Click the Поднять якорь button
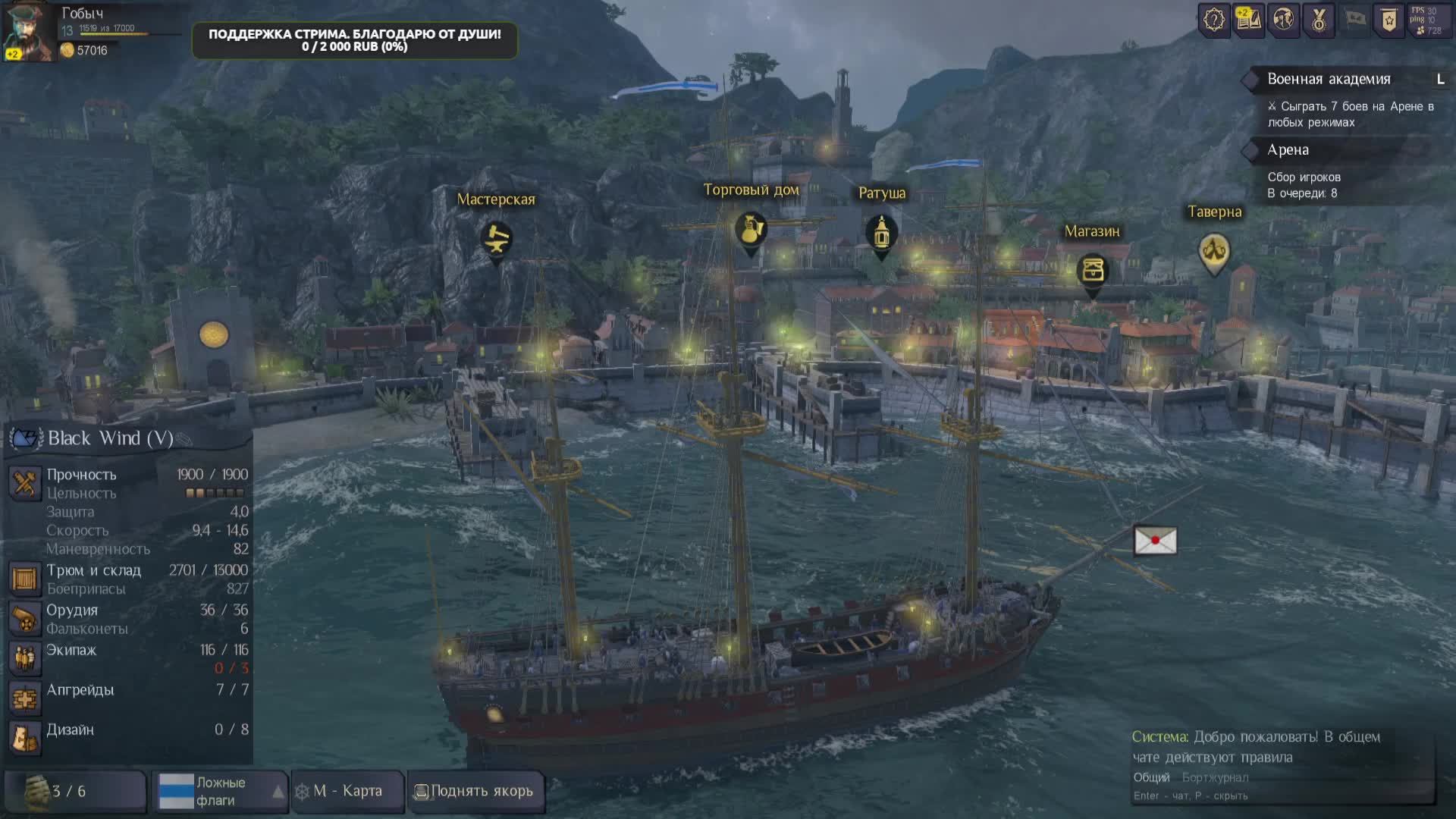1456x819 pixels. coord(475,791)
